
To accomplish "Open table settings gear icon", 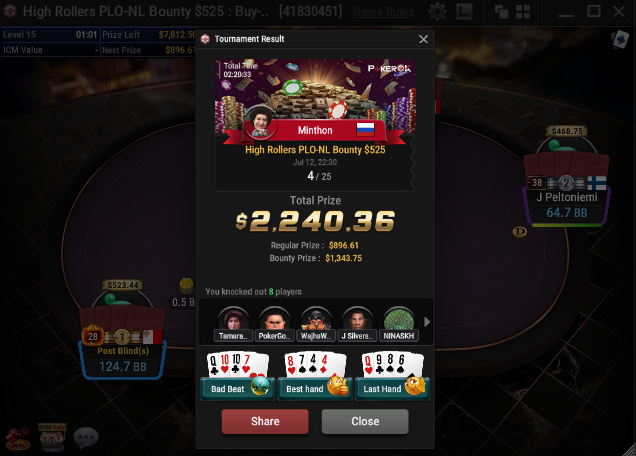I will 438,11.
